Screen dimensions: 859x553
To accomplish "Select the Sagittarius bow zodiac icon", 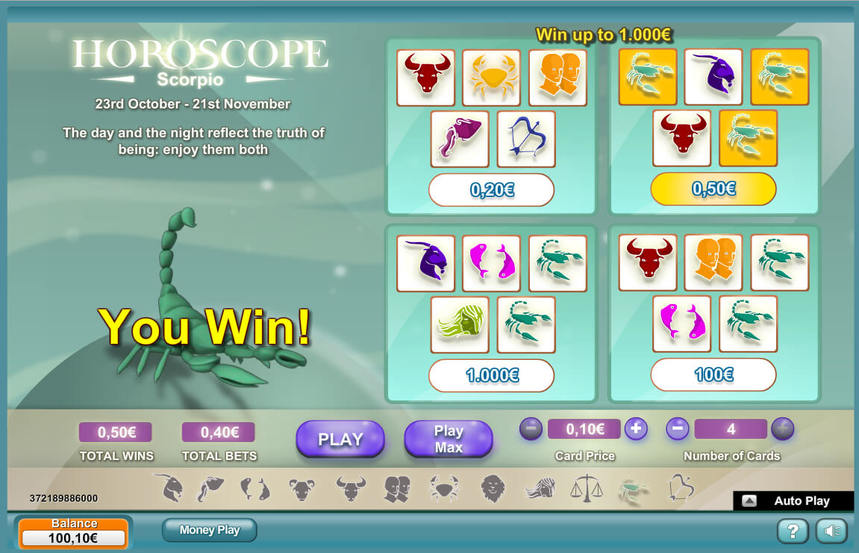I will coord(680,488).
